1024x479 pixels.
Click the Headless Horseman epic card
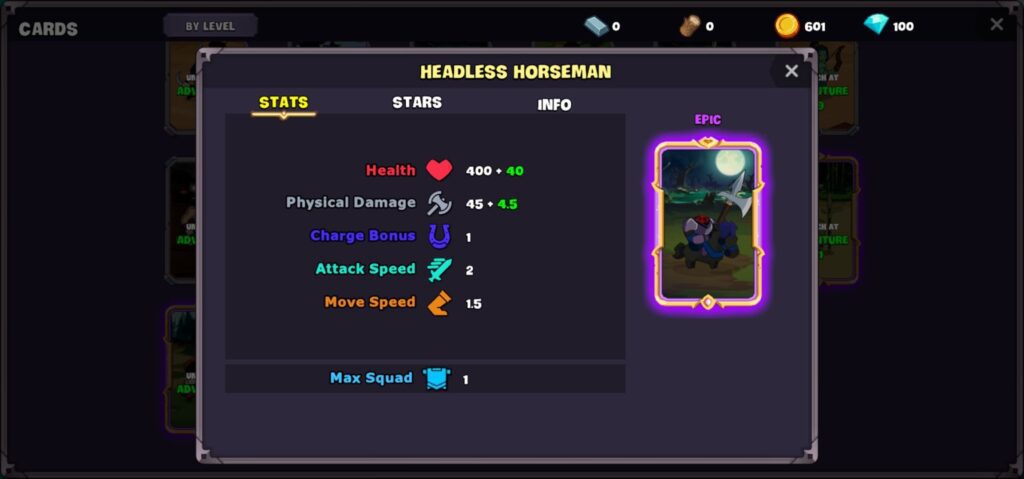[x=708, y=224]
